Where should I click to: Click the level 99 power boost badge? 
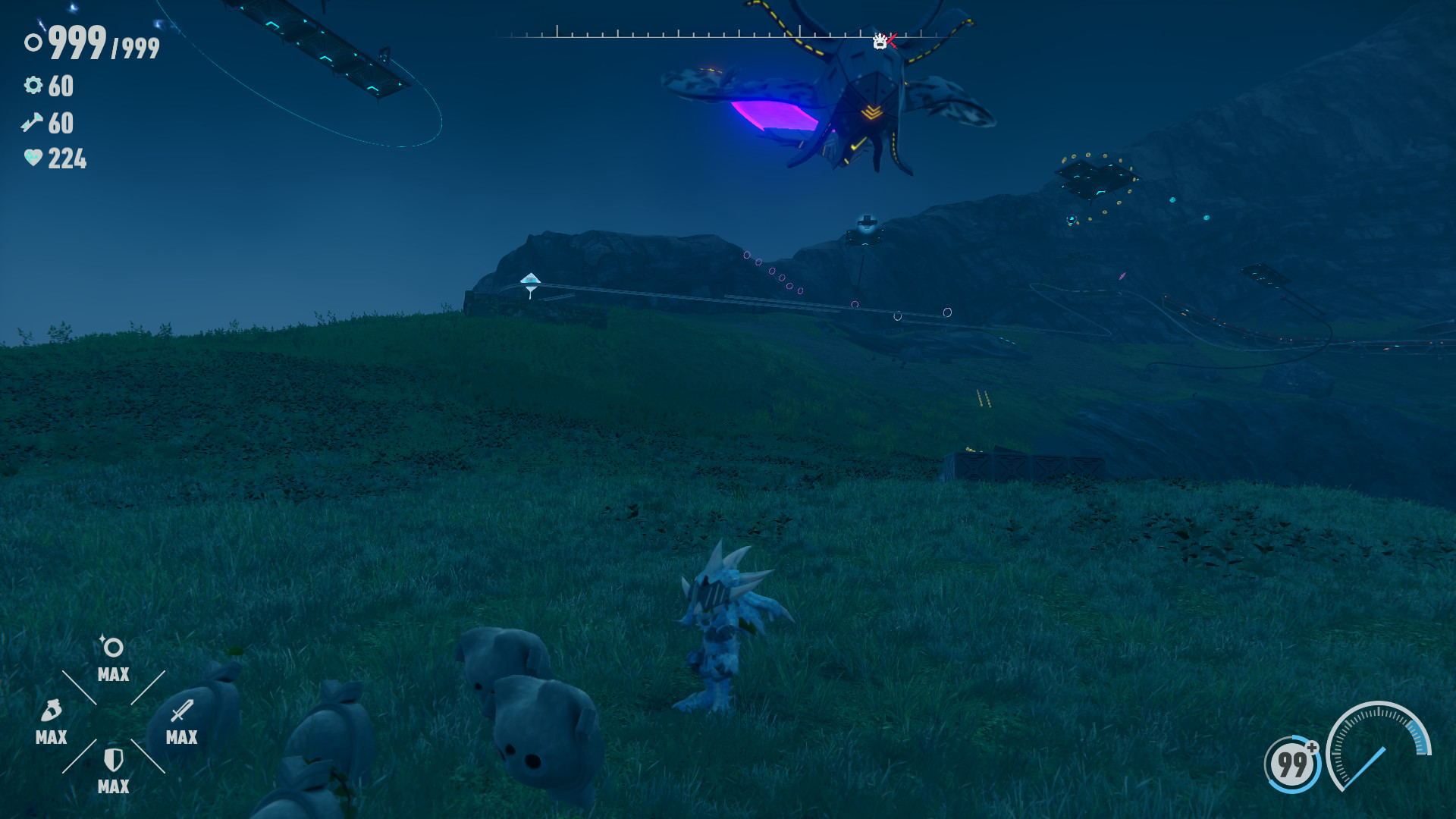[1292, 764]
